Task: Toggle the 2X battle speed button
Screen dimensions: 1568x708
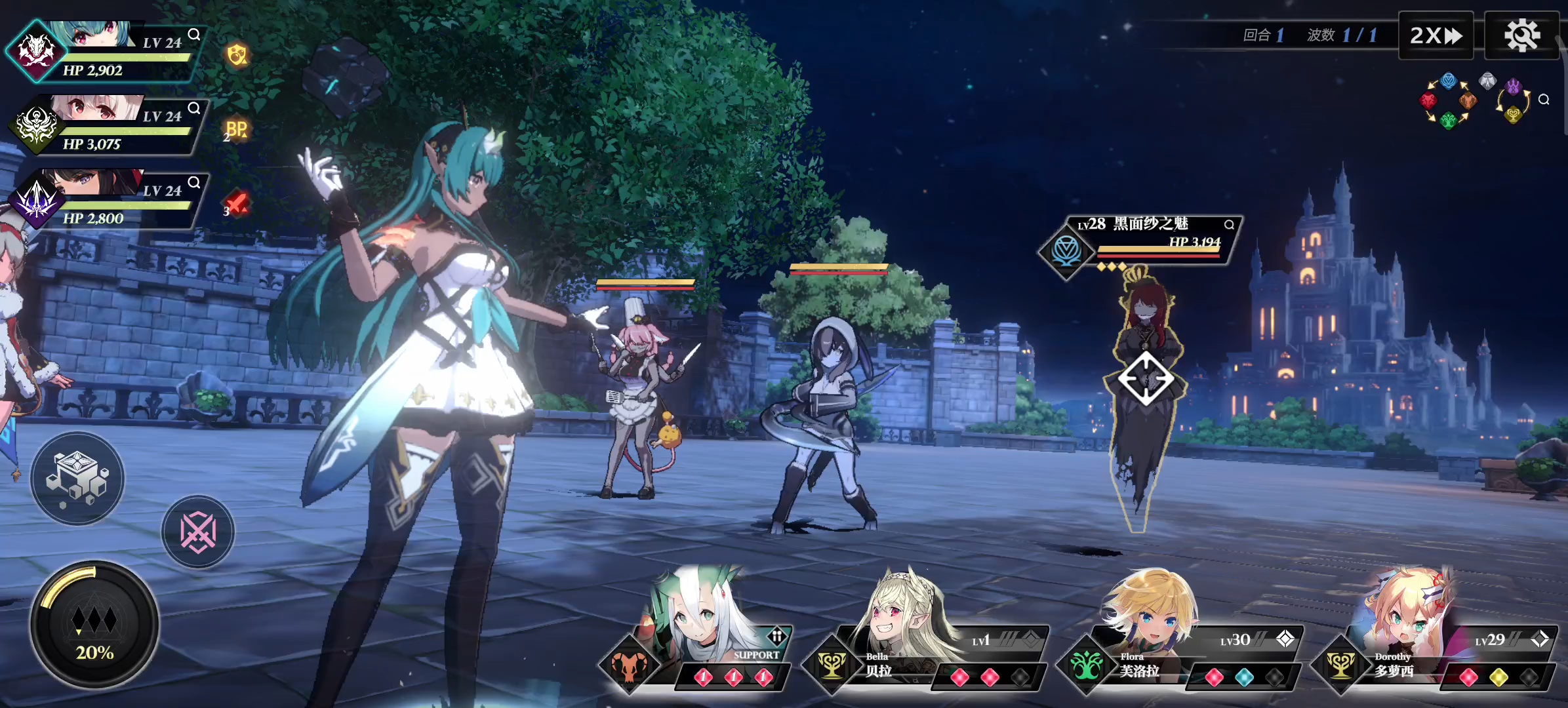Action: tap(1436, 35)
